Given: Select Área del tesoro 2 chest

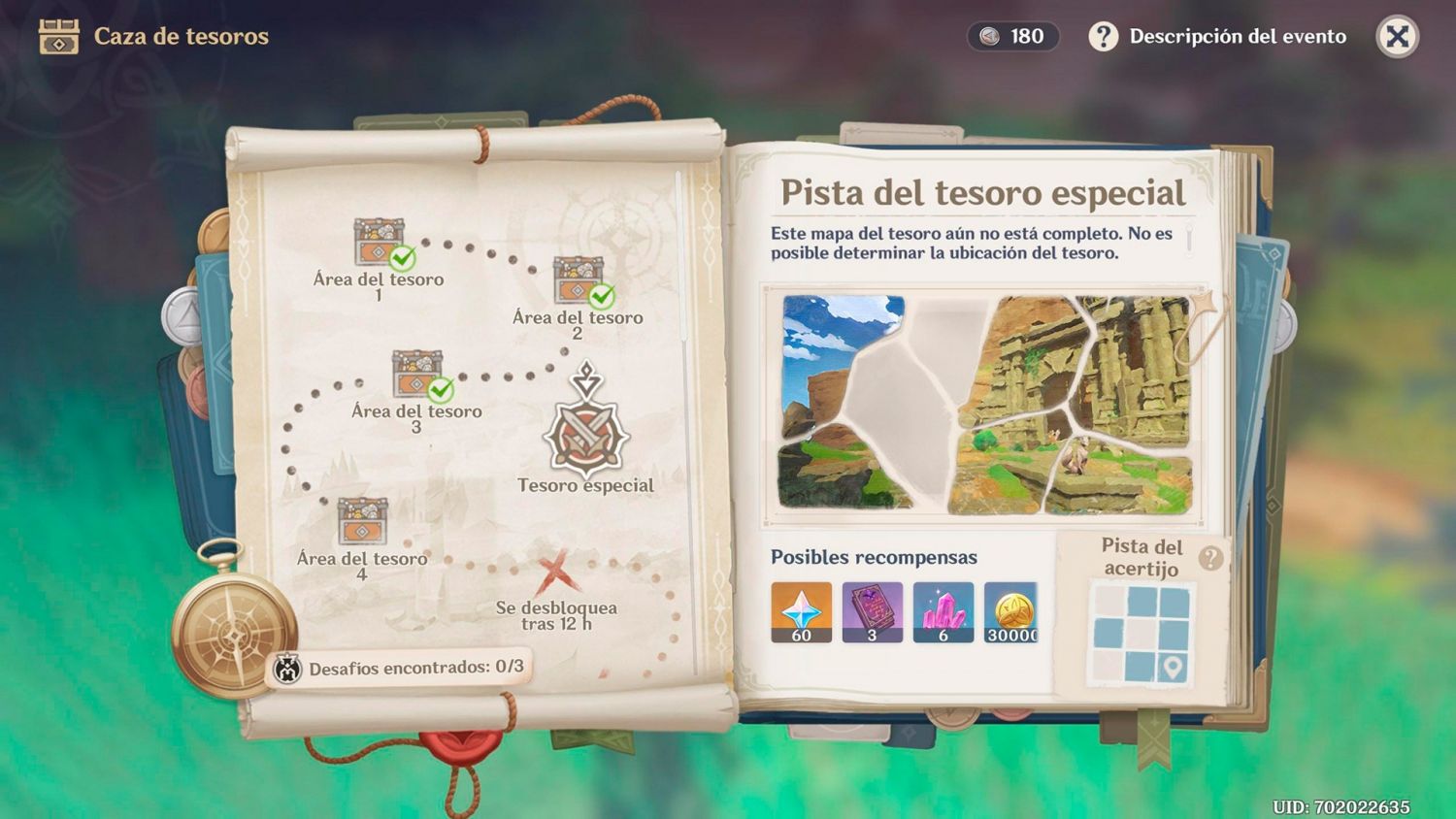Looking at the screenshot, I should point(579,281).
